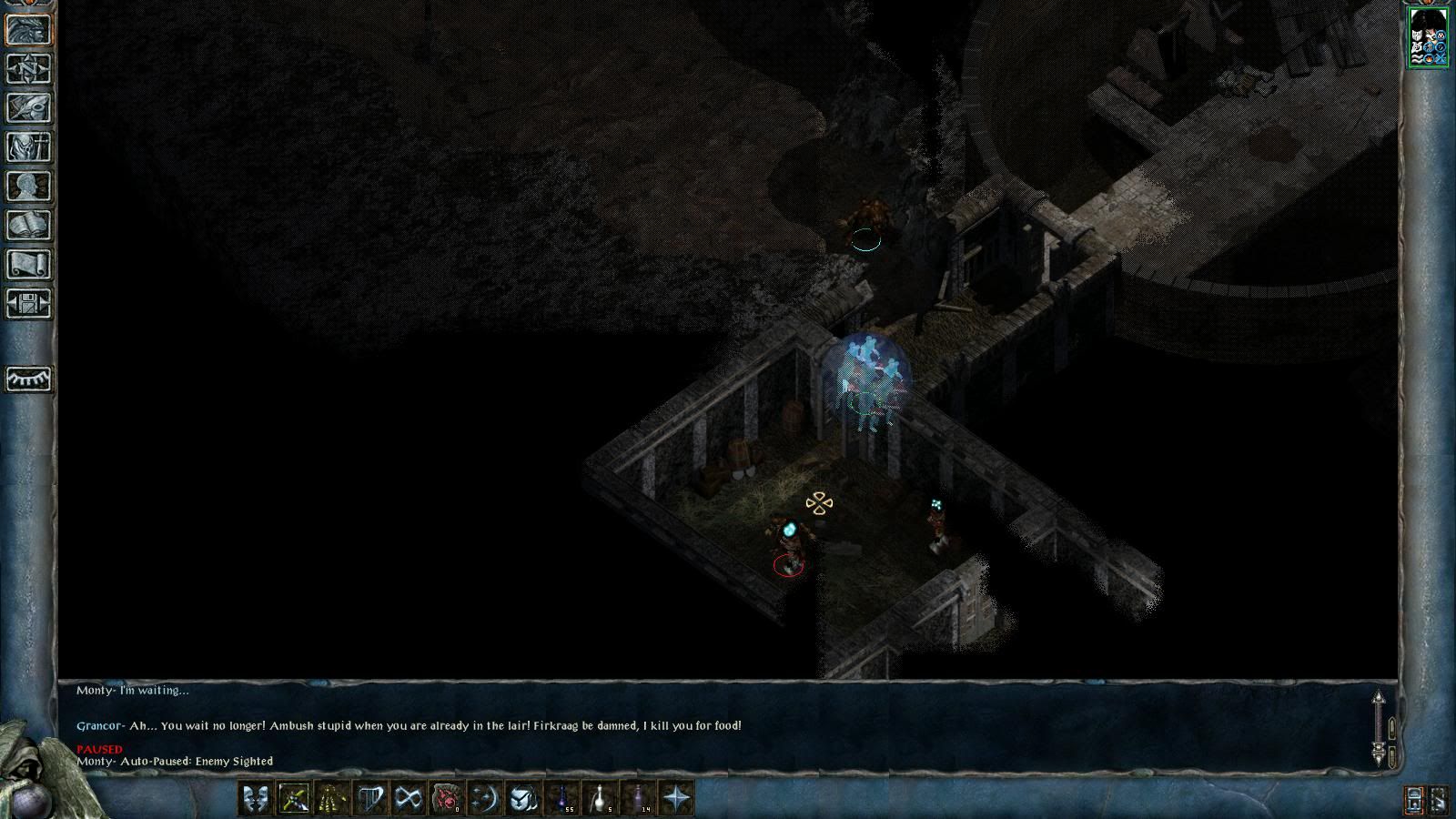Open the area map with the compass button
This screenshot has width=1456, height=819.
click(29, 68)
